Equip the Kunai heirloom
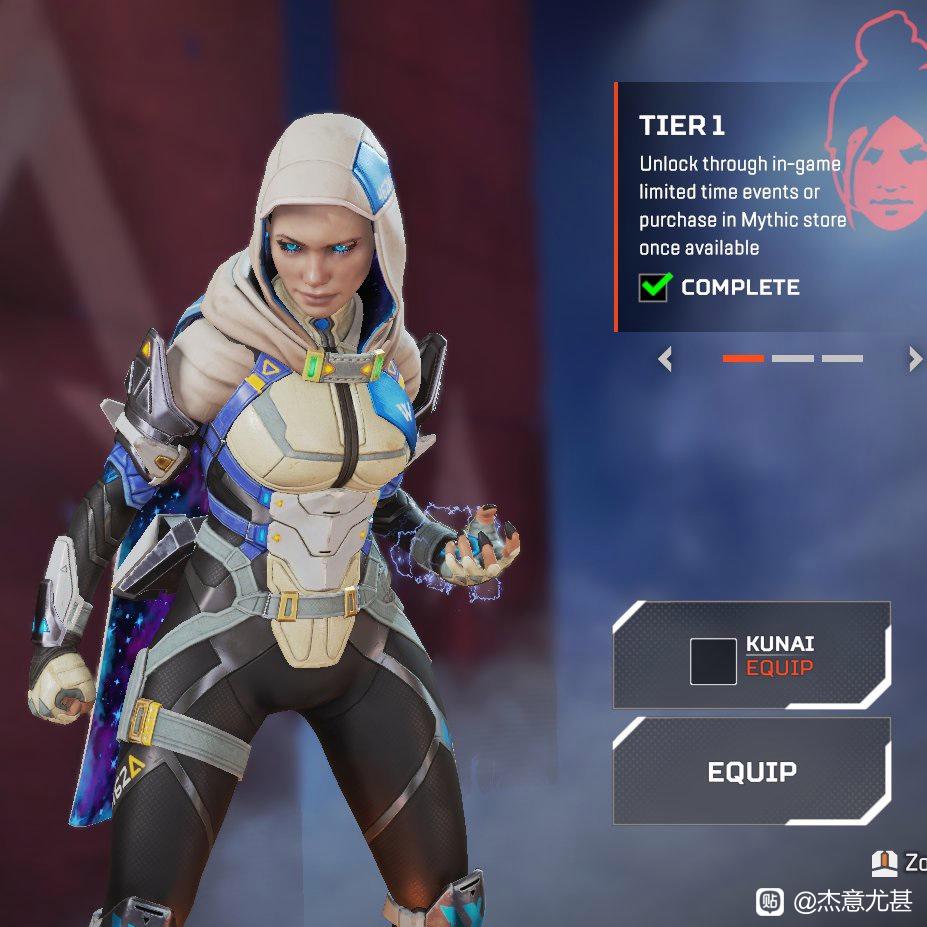The width and height of the screenshot is (927, 927). click(x=751, y=656)
